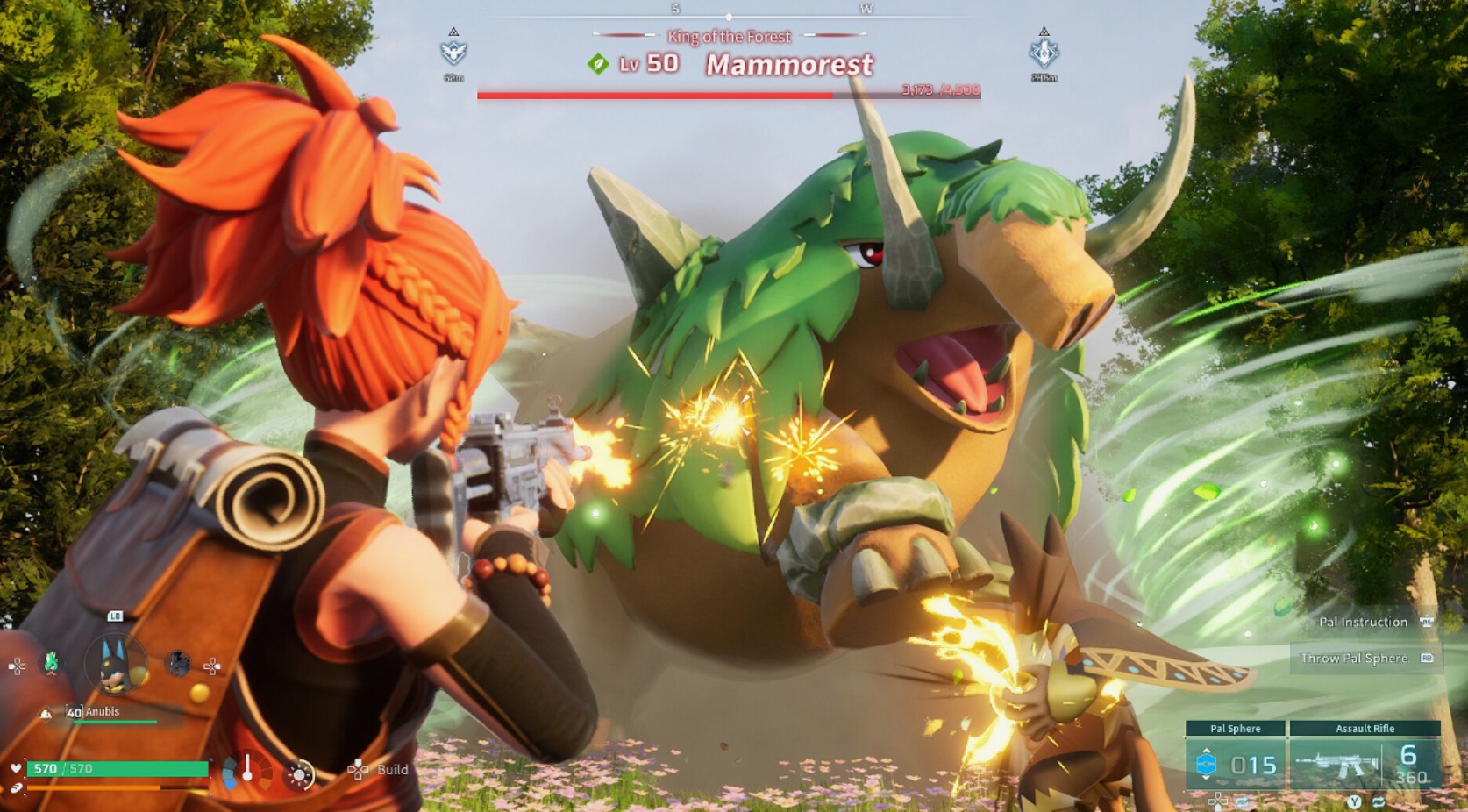Click the wing-shaped compass waypoint marker
This screenshot has height=812, width=1468.
click(453, 52)
